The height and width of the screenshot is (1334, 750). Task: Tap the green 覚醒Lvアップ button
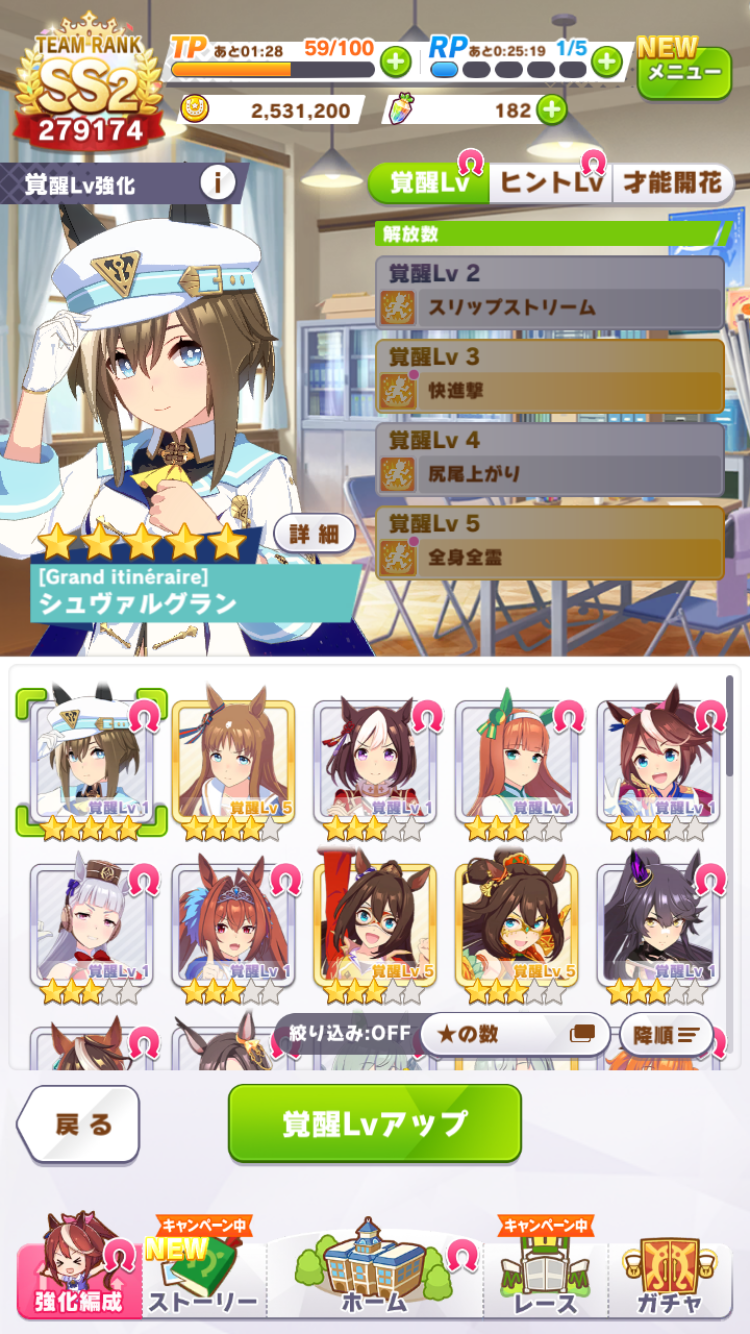coord(375,1123)
